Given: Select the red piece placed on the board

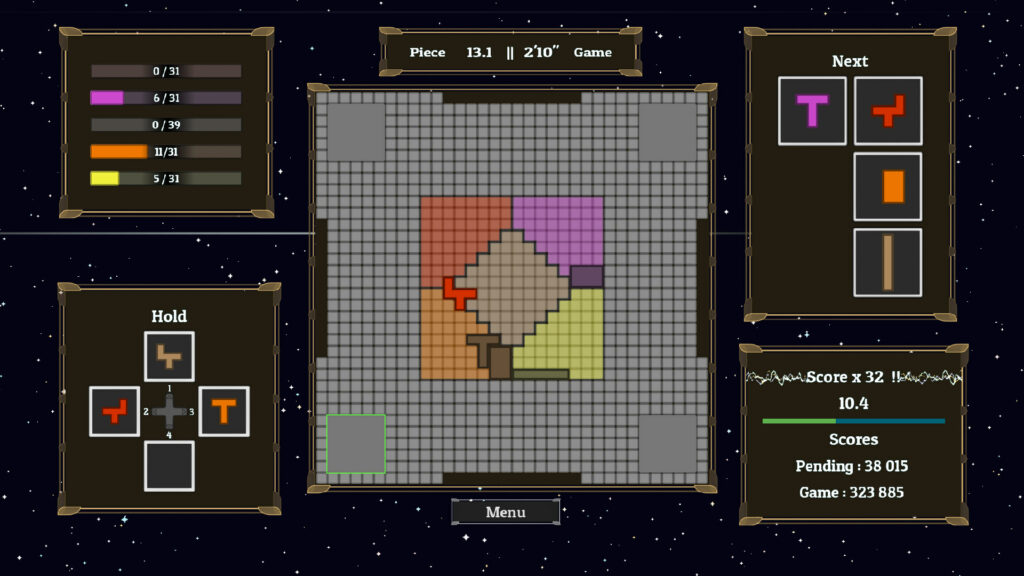Looking at the screenshot, I should (459, 292).
